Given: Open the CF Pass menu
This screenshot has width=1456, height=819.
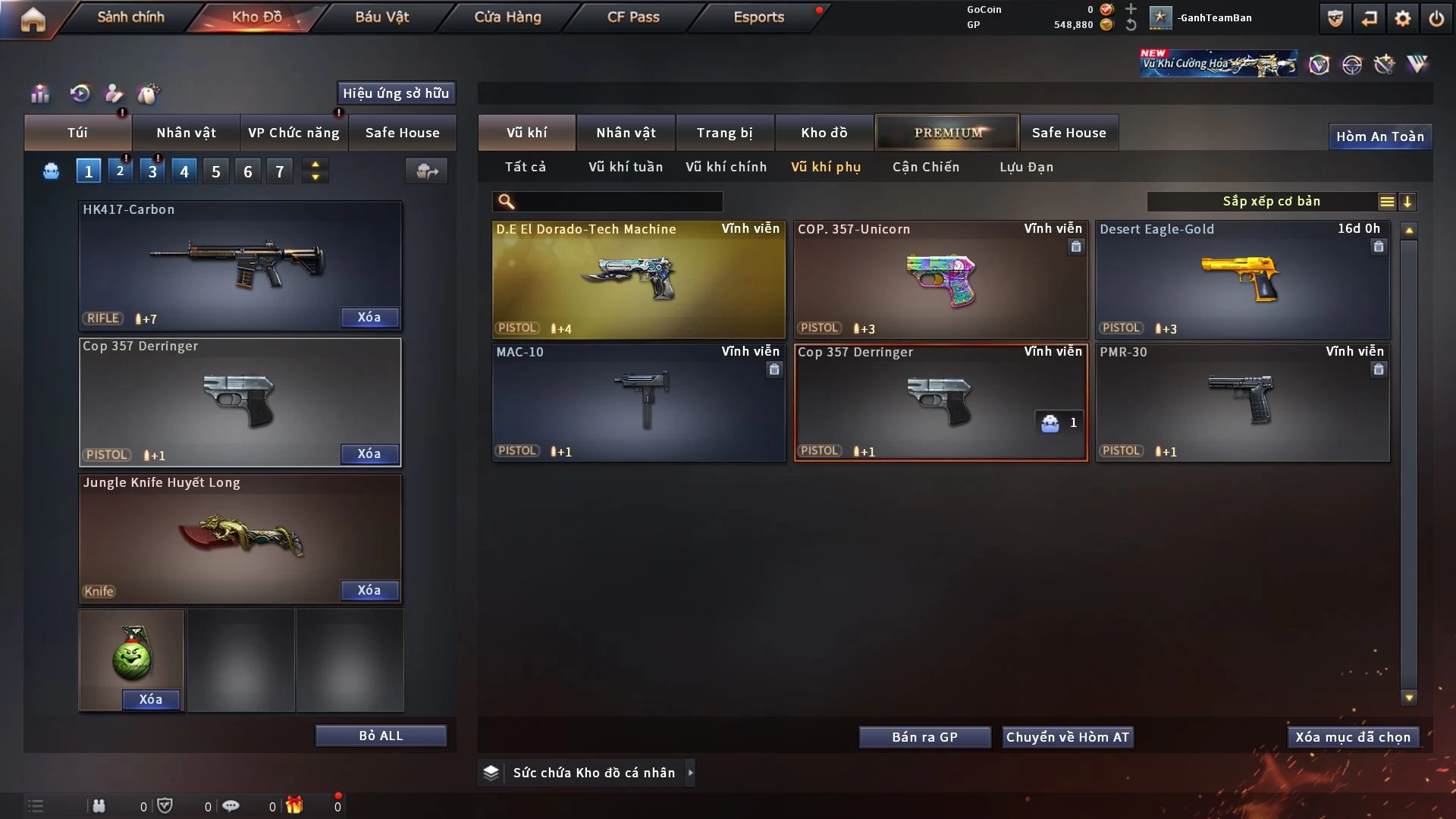Looking at the screenshot, I should (633, 17).
